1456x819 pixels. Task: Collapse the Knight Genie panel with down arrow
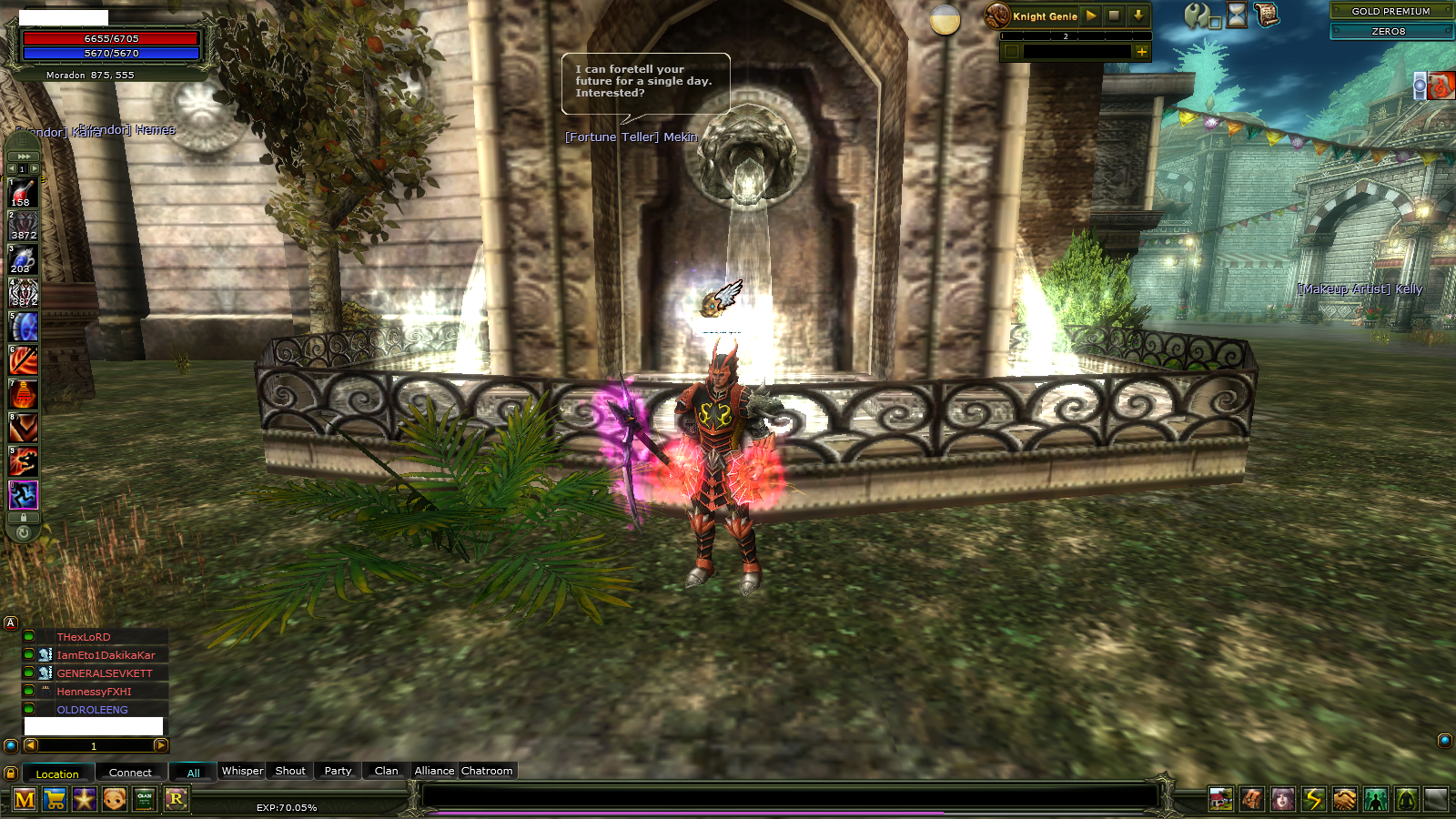[x=1137, y=15]
